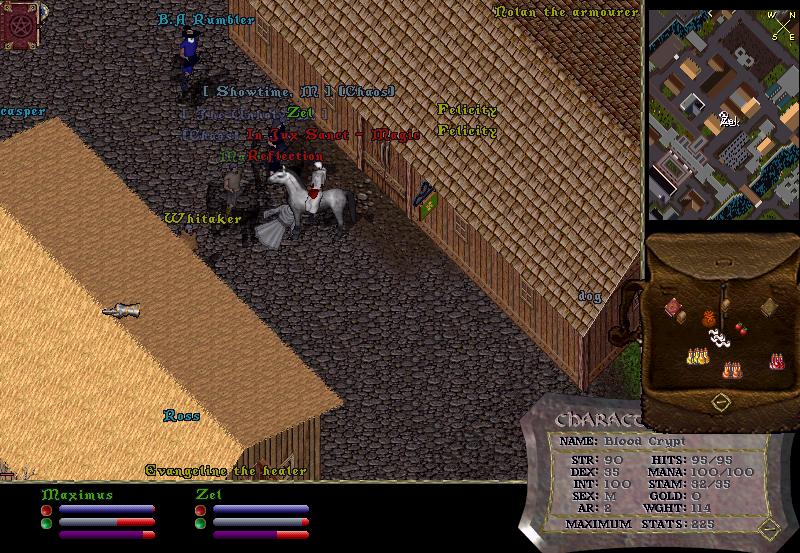Screen dimensions: 800x553
Task: Select the white bones pile in backpack
Action: [718, 339]
